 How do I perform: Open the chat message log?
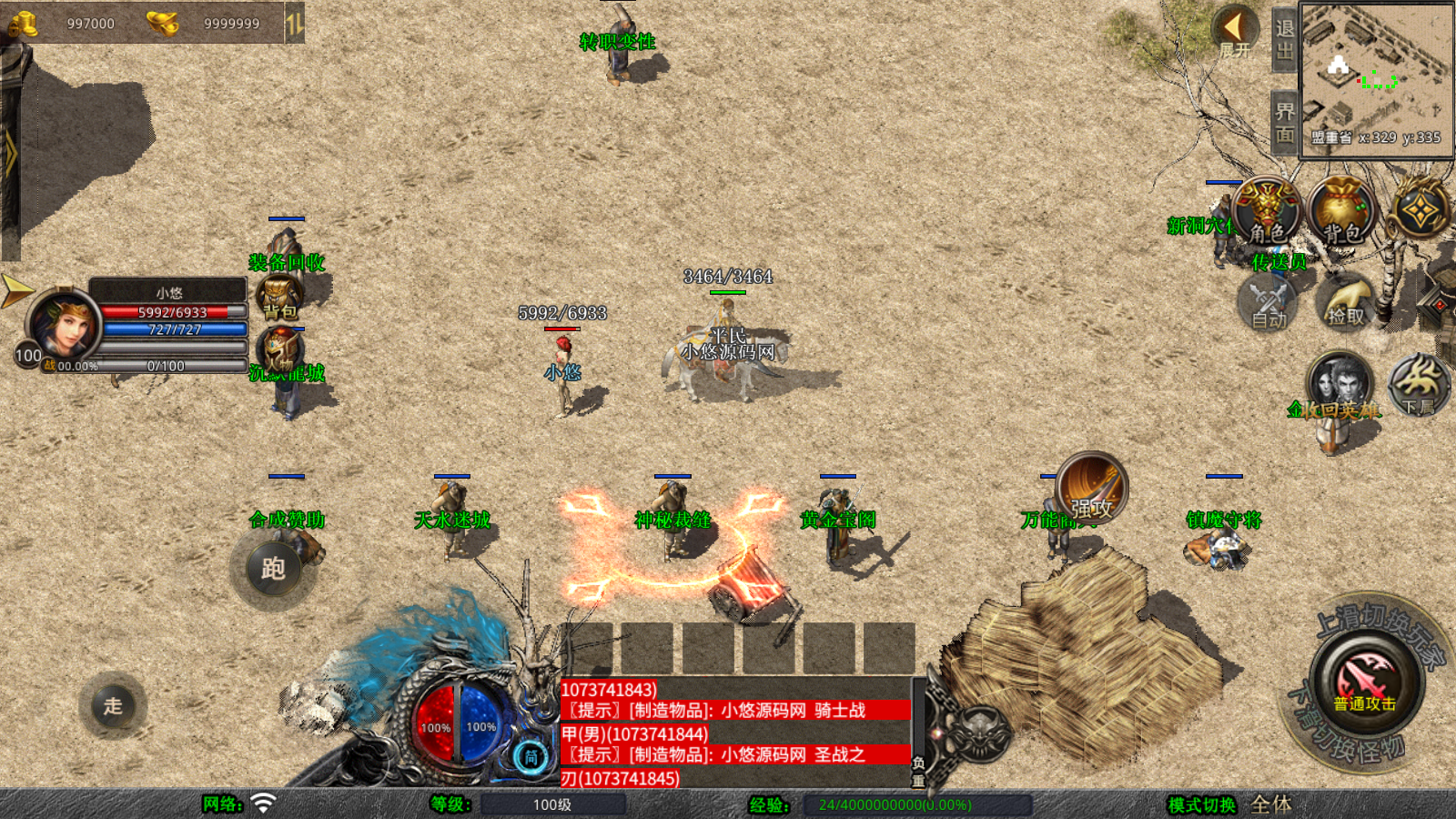point(735,733)
